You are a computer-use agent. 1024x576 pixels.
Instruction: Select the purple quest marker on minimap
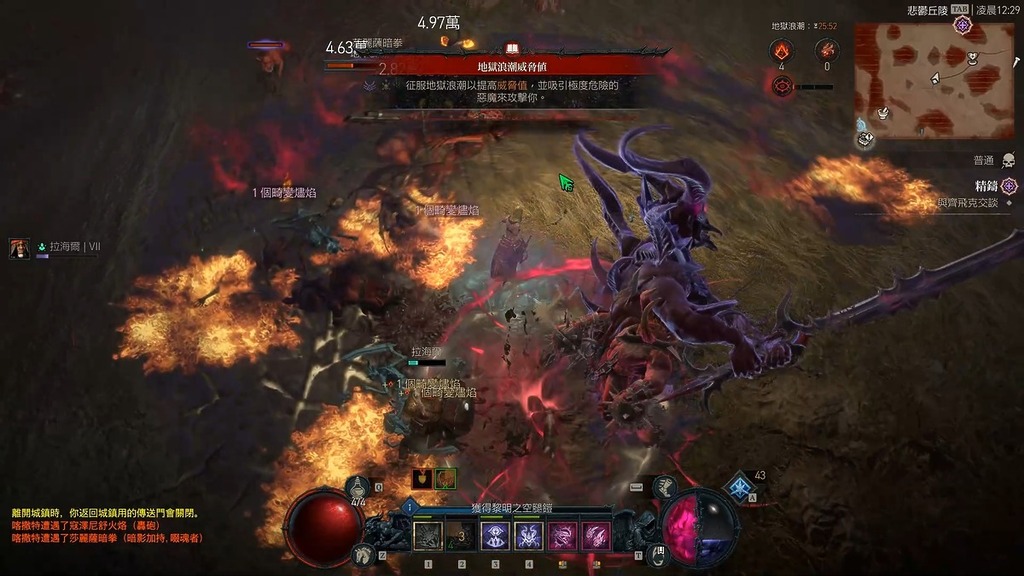click(x=962, y=24)
